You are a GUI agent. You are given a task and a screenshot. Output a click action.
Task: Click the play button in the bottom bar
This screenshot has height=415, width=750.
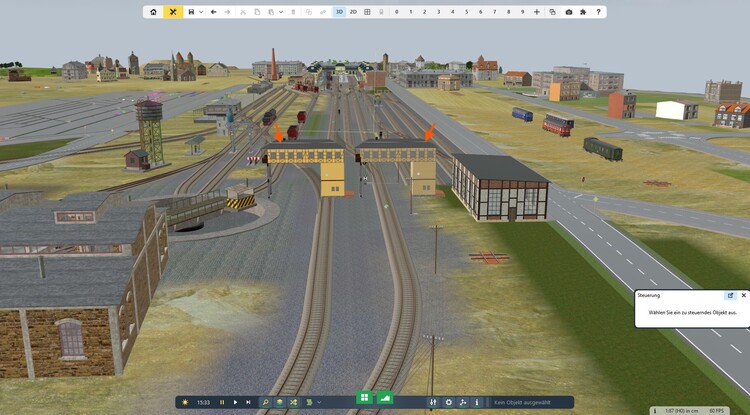click(x=235, y=402)
